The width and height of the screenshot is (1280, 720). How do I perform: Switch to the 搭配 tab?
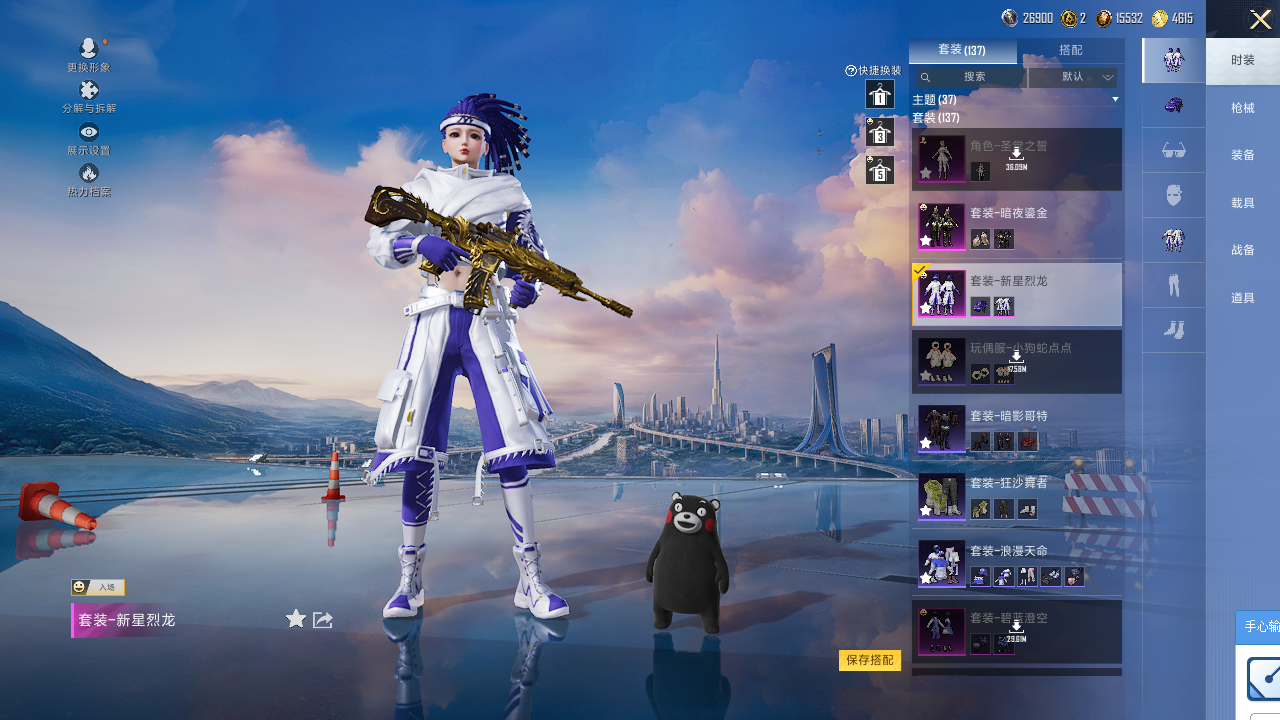click(1070, 50)
